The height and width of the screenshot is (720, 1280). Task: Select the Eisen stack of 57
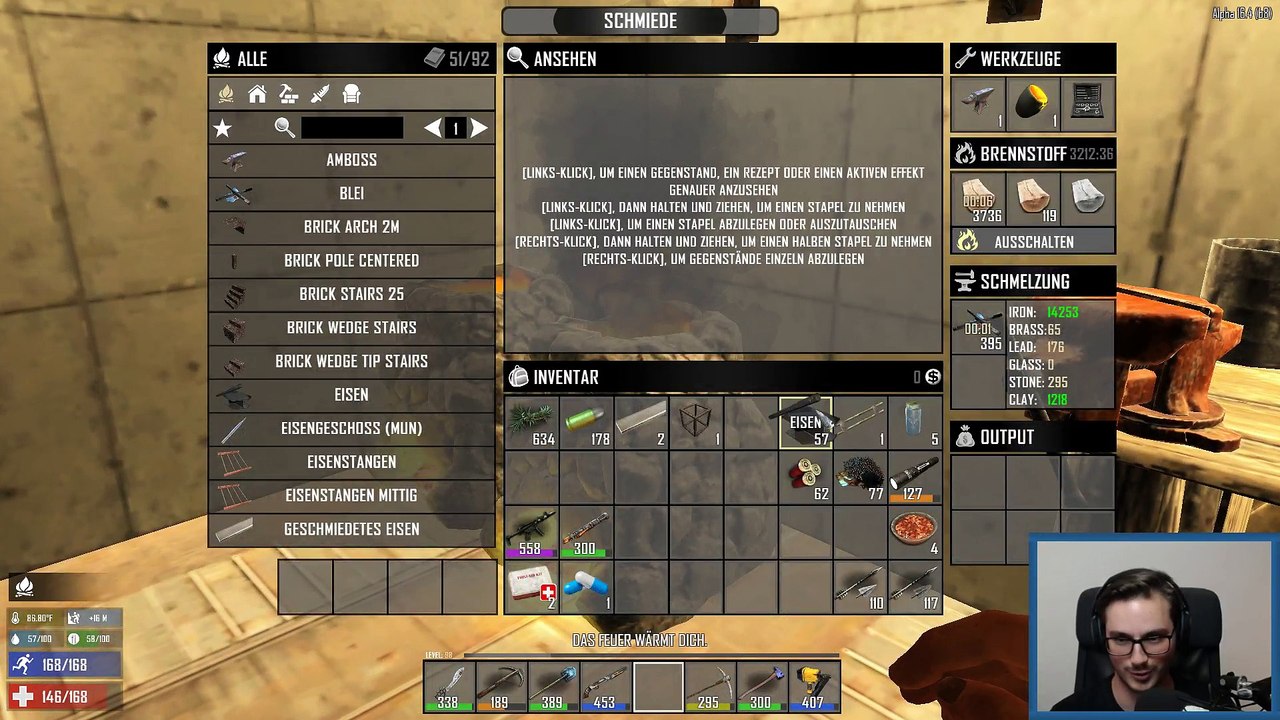tap(806, 423)
